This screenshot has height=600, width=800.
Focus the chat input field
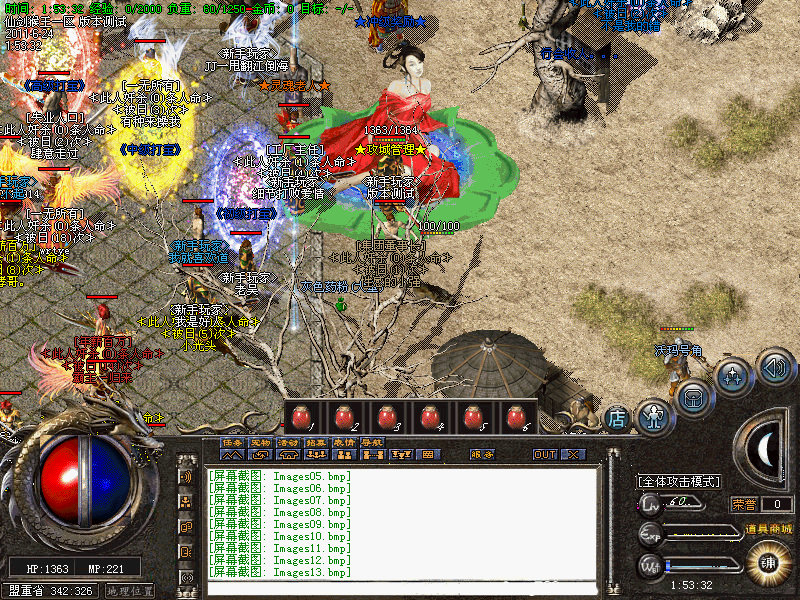(400, 587)
